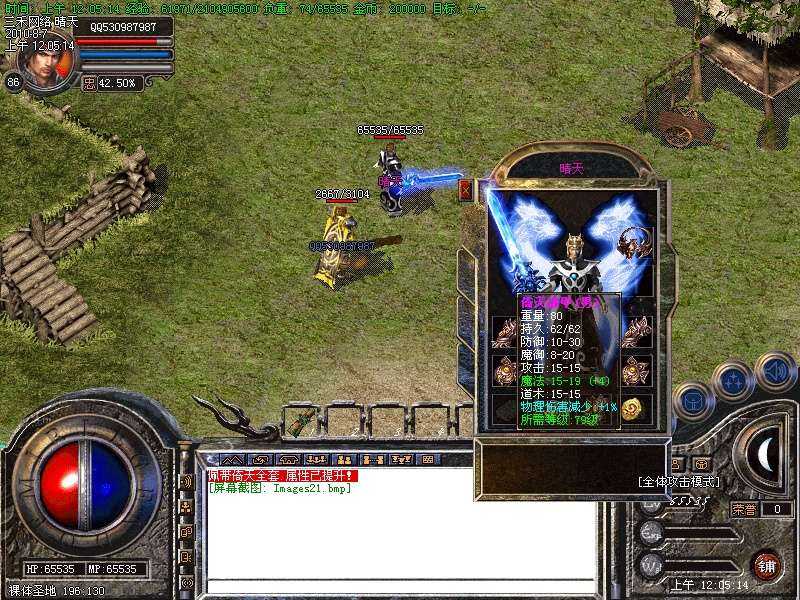
Task: Open the red 铺 shop button
Action: pyautogui.click(x=767, y=565)
